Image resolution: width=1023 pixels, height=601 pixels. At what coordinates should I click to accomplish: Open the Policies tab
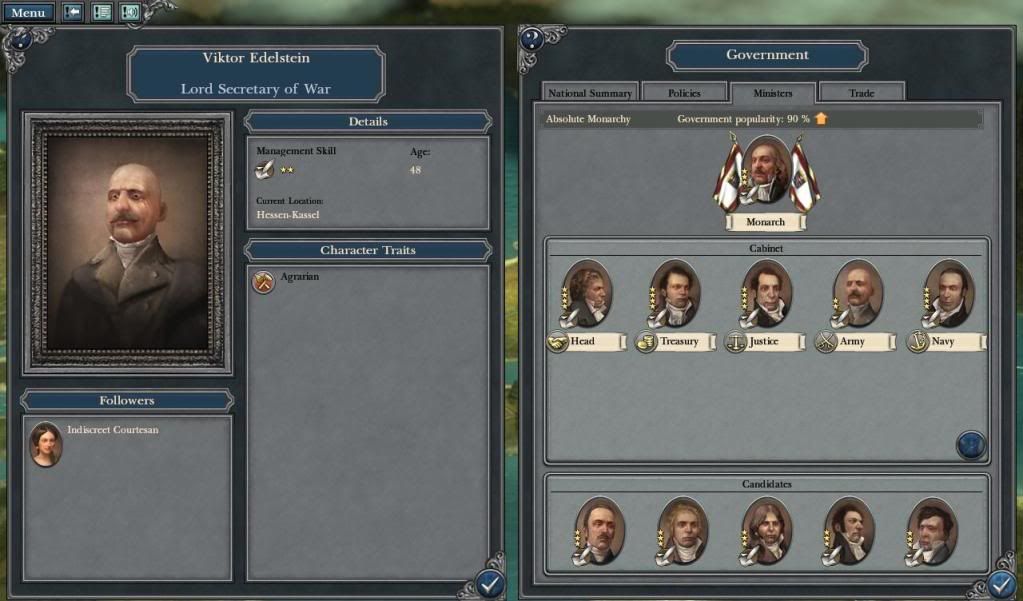(x=684, y=93)
